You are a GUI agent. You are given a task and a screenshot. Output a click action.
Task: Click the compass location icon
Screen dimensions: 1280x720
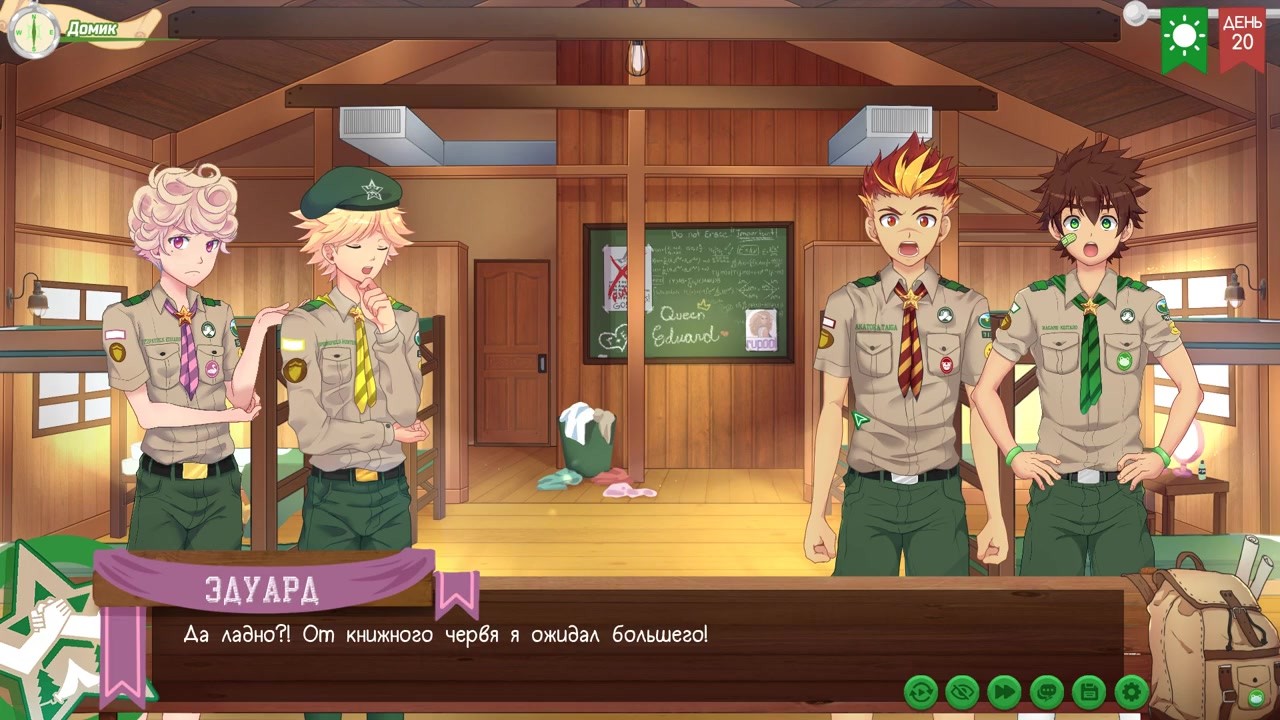(31, 31)
